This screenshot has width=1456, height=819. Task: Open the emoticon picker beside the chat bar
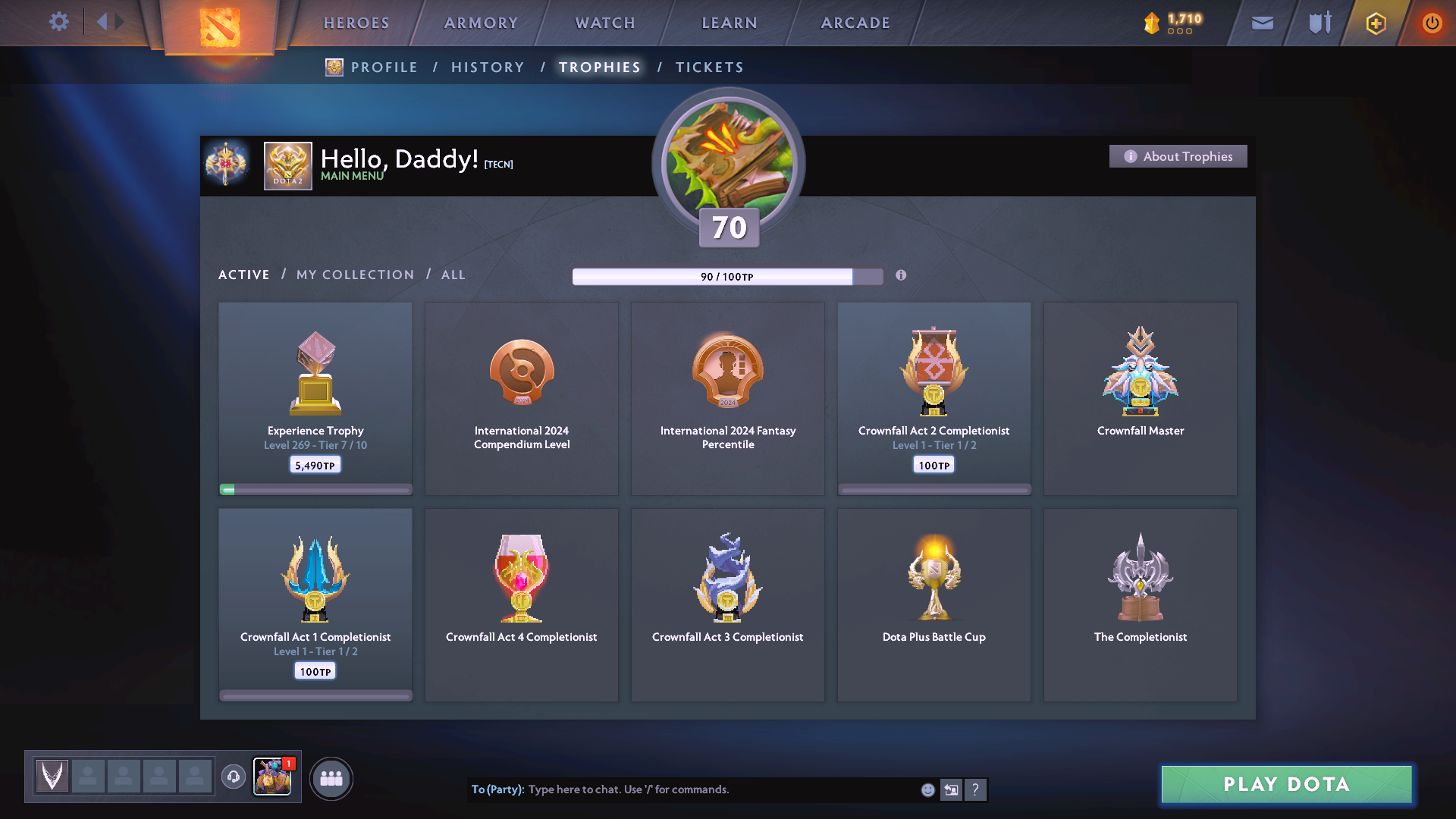(927, 789)
